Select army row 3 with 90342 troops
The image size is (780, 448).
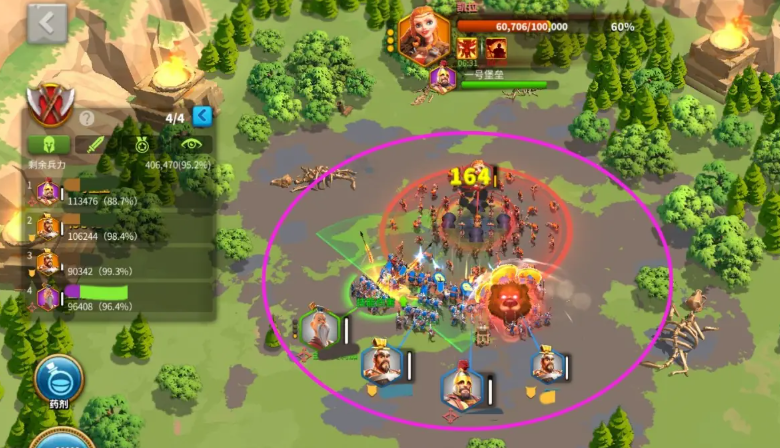[x=110, y=263]
